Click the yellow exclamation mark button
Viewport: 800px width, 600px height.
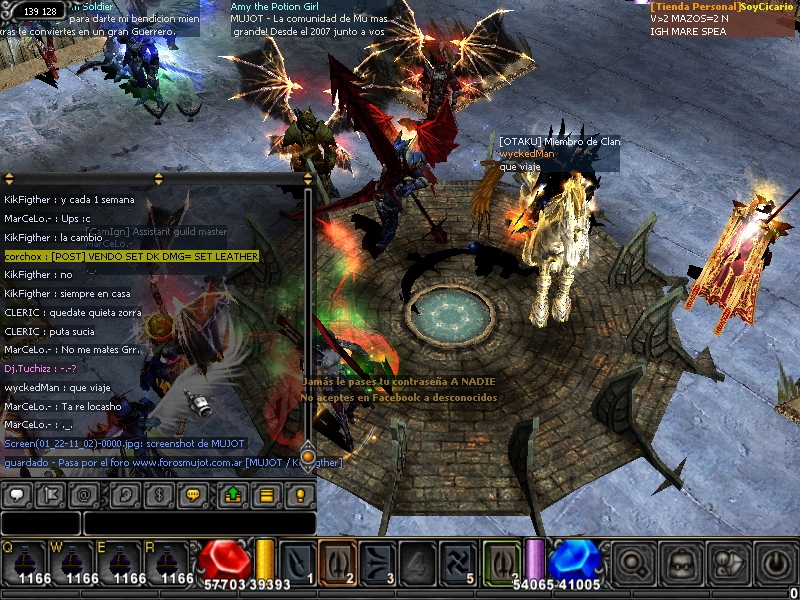[299, 495]
